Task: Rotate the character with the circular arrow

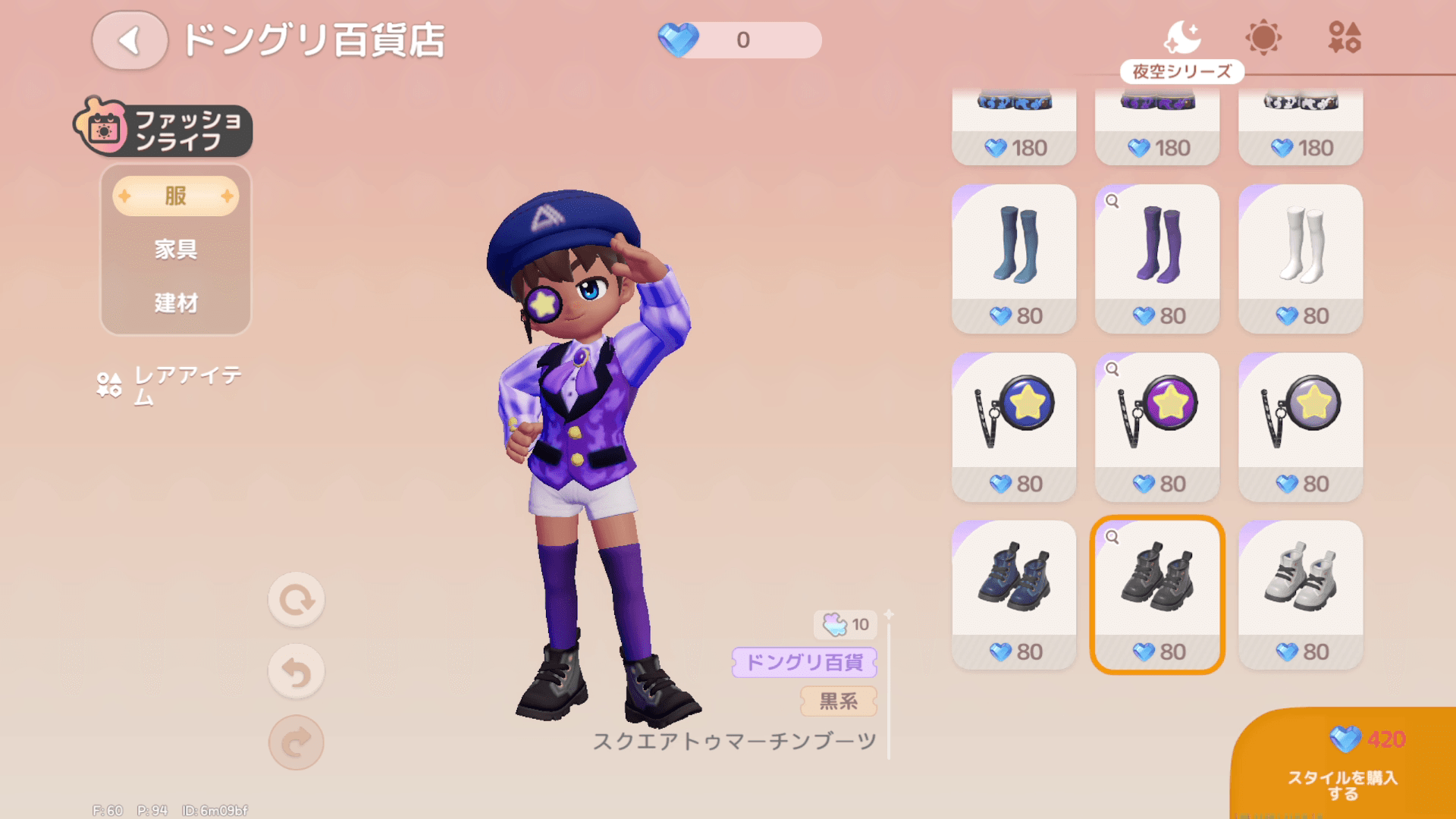Action: [x=297, y=599]
